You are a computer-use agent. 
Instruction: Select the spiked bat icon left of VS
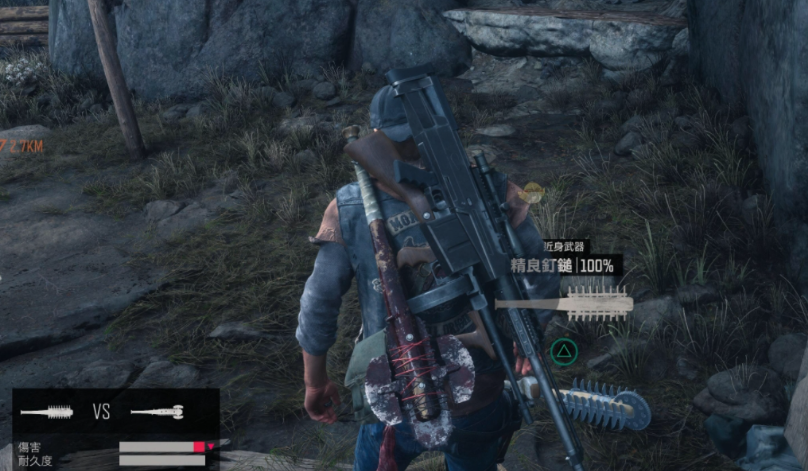[48, 411]
